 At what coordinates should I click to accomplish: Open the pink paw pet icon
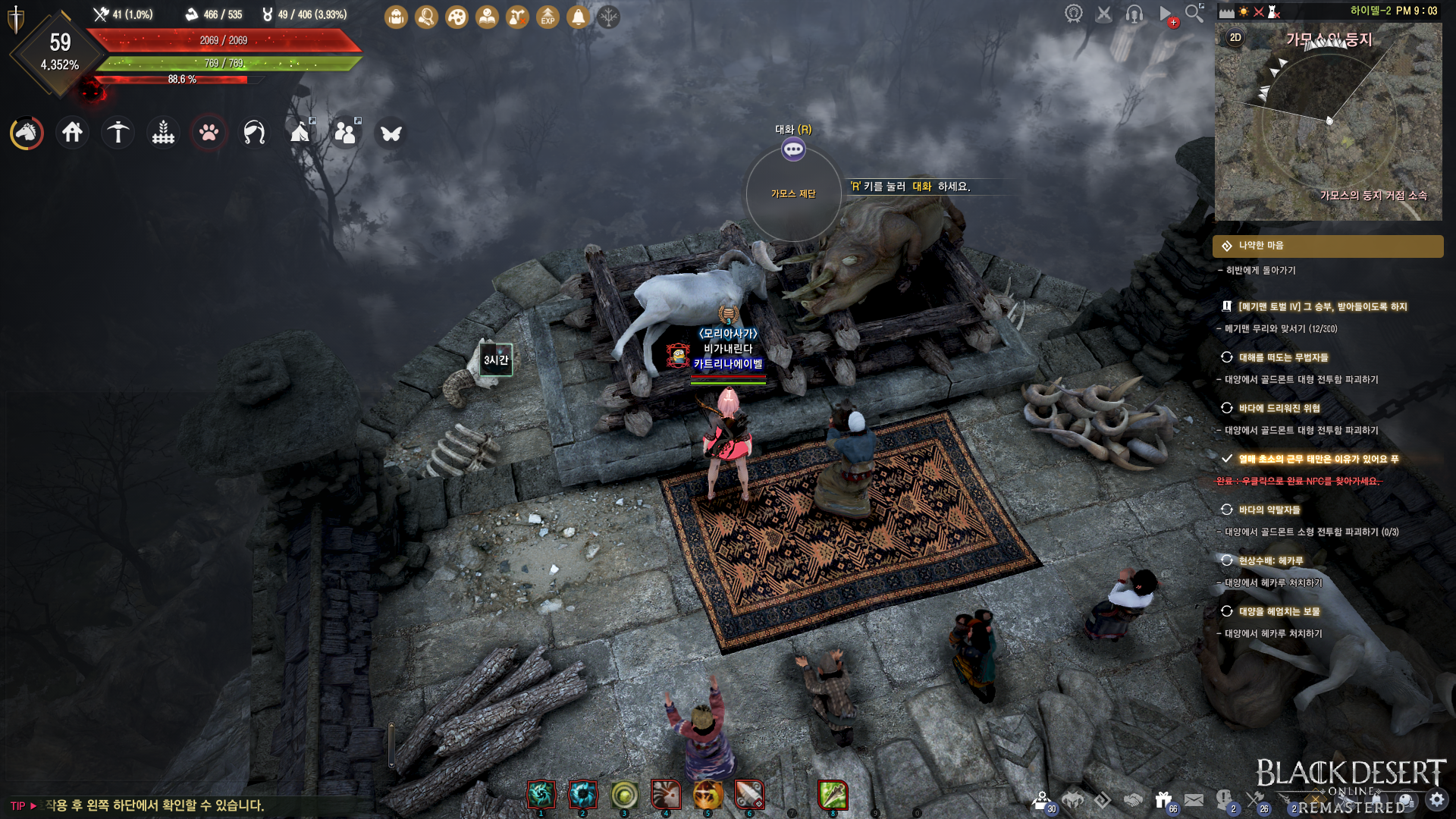pos(209,133)
